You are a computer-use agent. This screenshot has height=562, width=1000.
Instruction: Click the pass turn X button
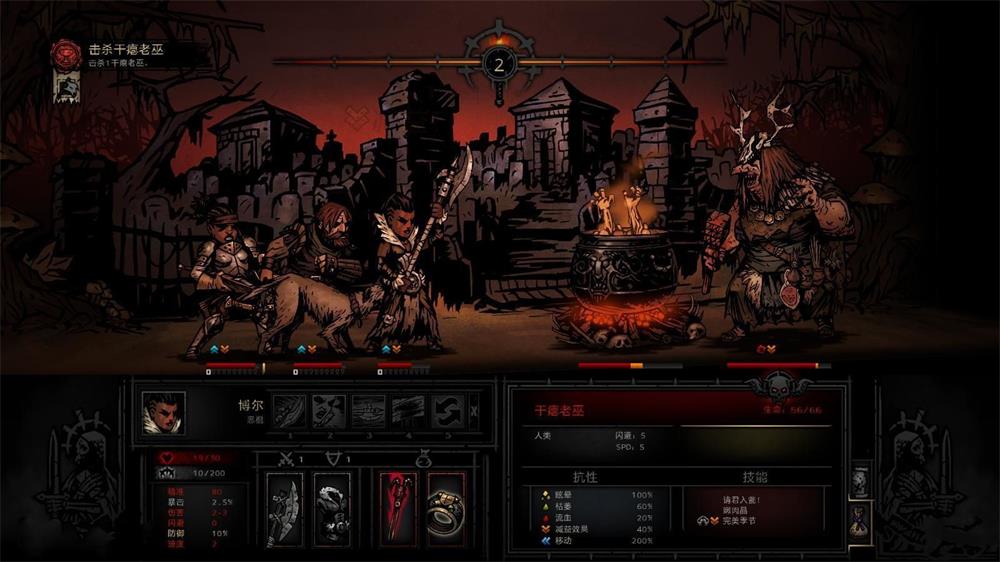tap(474, 410)
